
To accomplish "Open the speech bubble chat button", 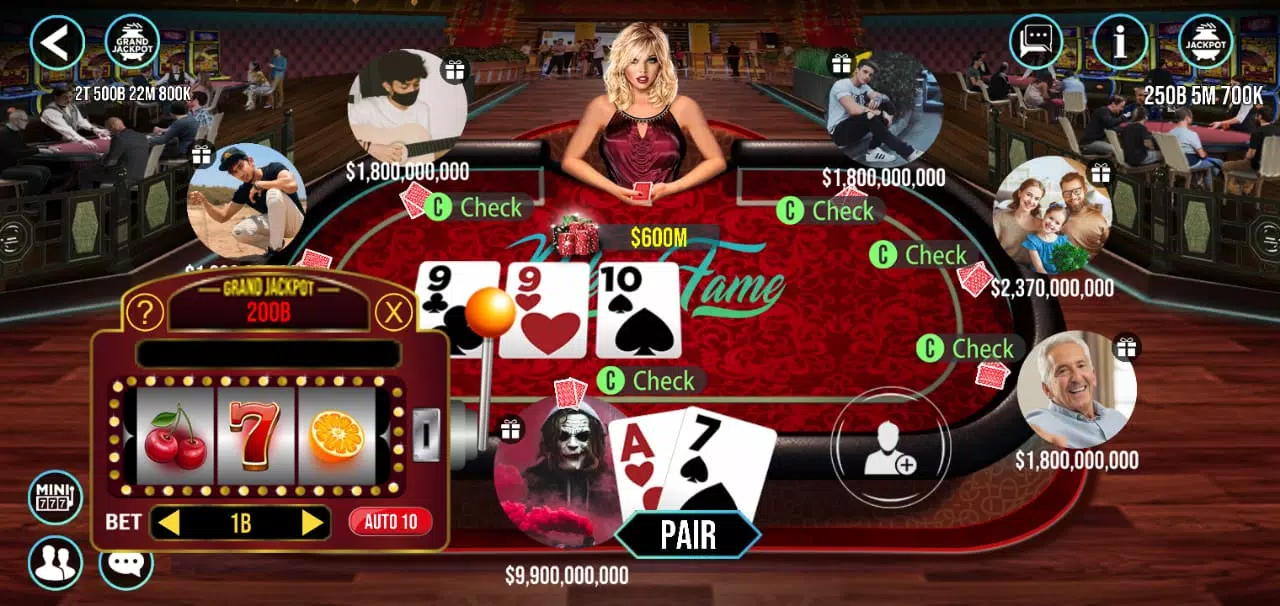I will 126,563.
